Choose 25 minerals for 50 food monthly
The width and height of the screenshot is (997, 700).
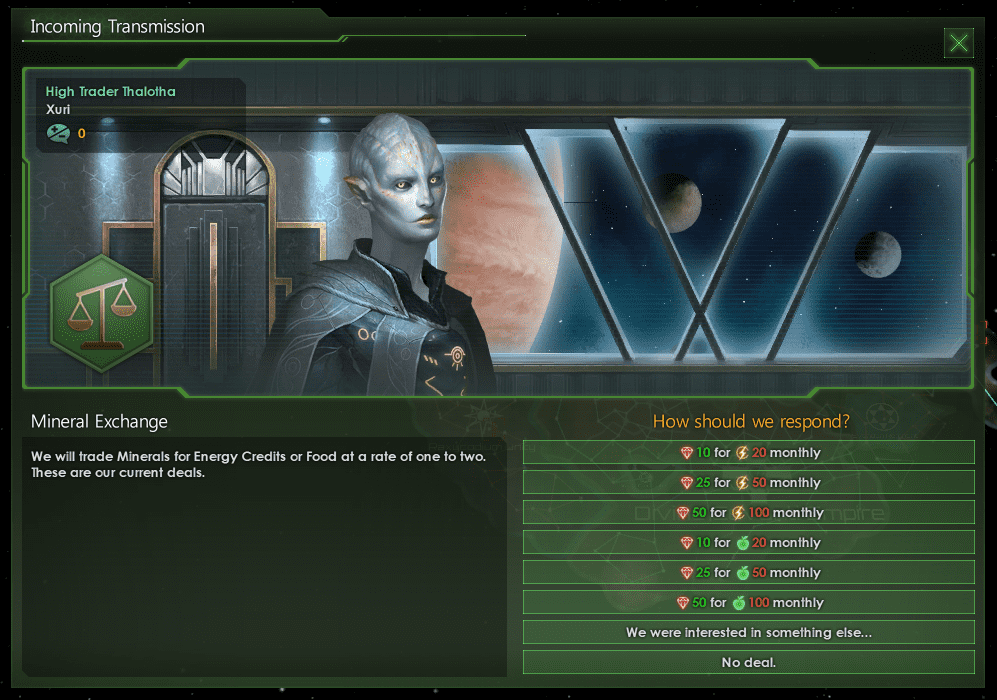click(x=748, y=573)
